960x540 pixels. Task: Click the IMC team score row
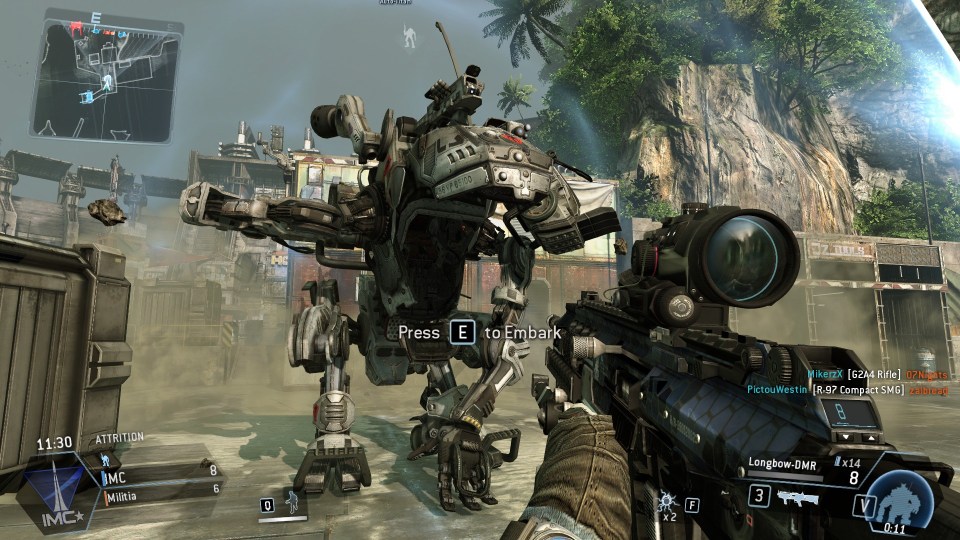click(160, 469)
